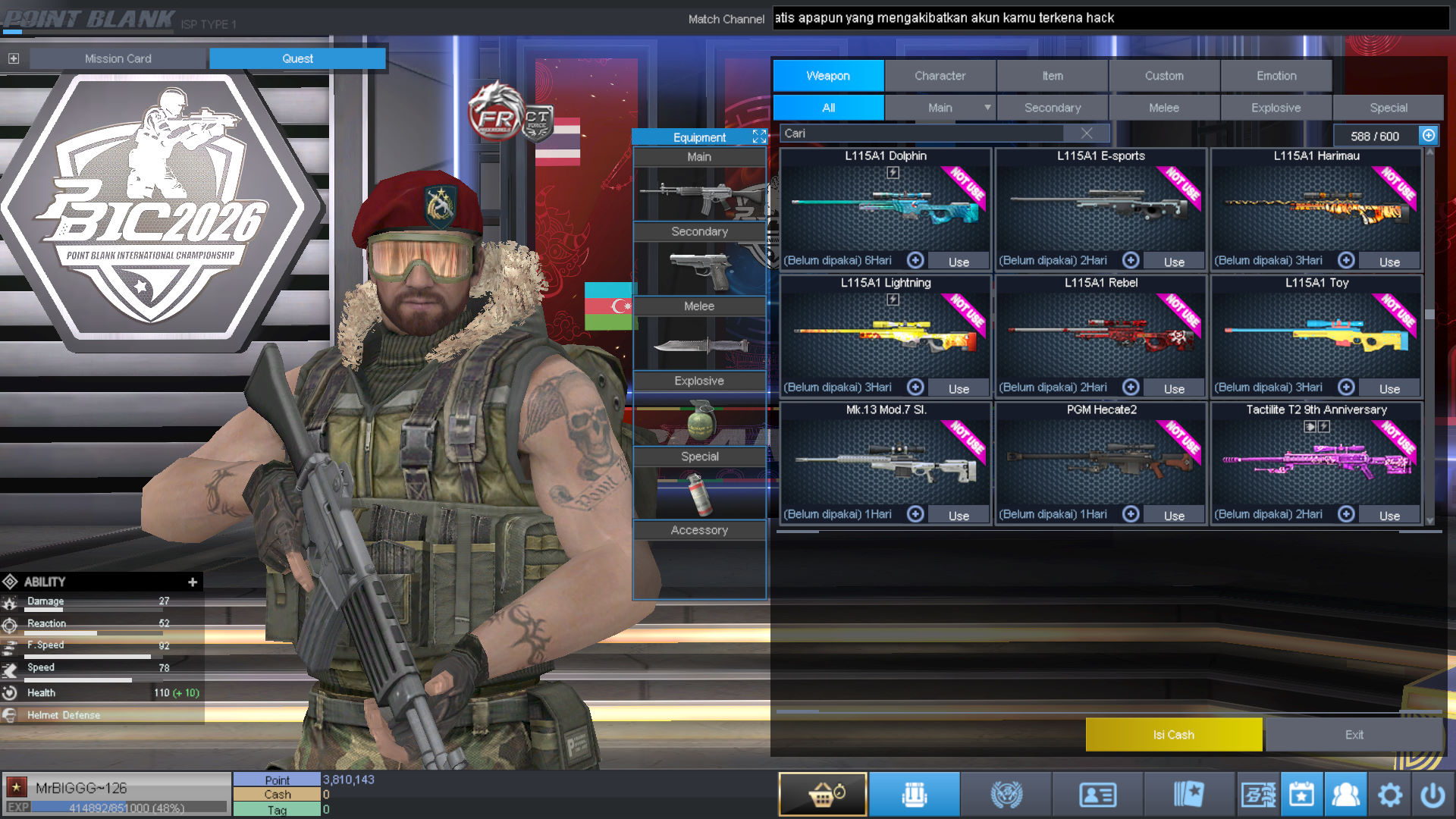1456x819 pixels.
Task: Use the L115A1 Dolphin sniper
Action: 959,262
